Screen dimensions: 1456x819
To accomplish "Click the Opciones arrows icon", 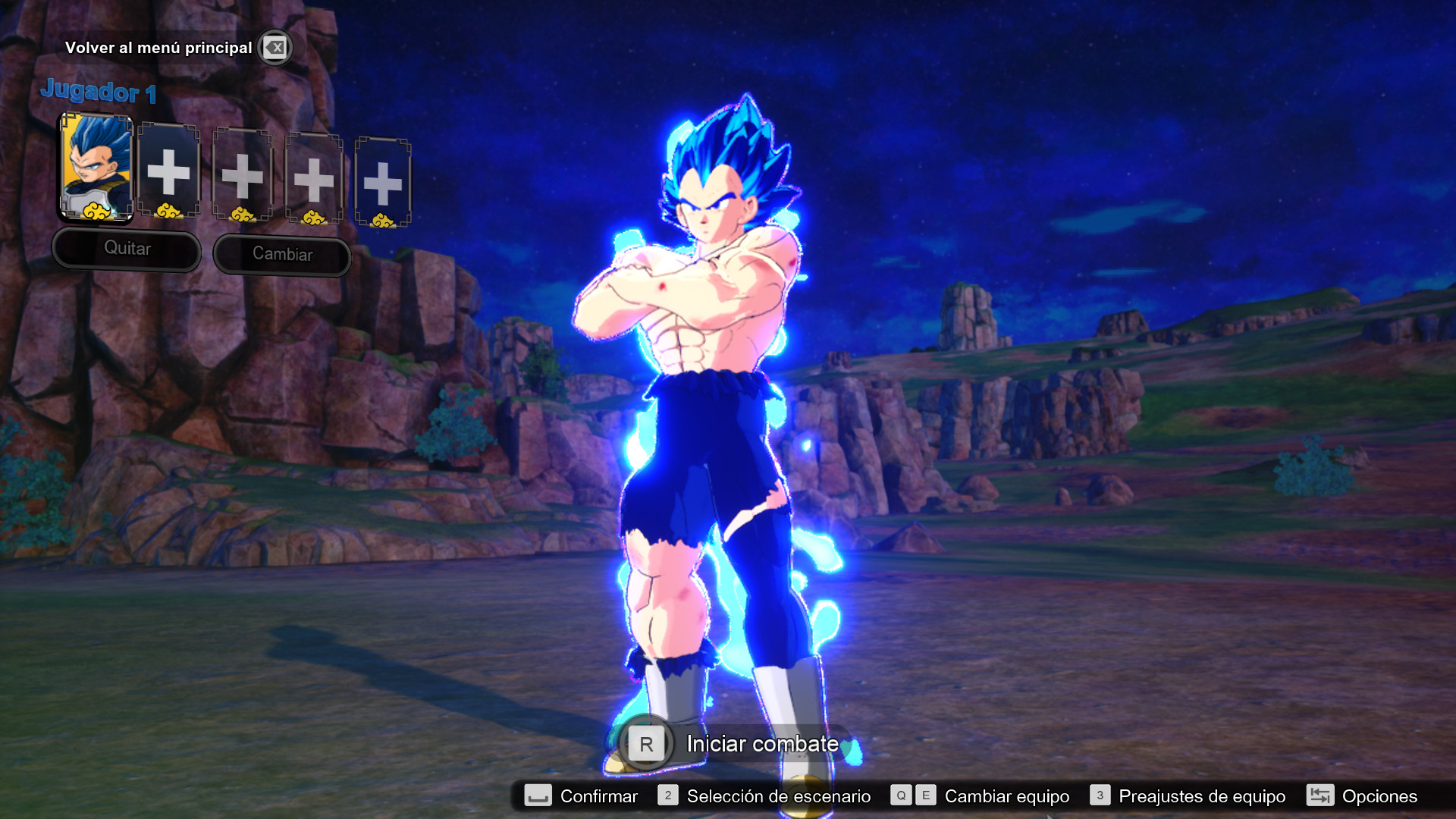I will tap(1320, 796).
